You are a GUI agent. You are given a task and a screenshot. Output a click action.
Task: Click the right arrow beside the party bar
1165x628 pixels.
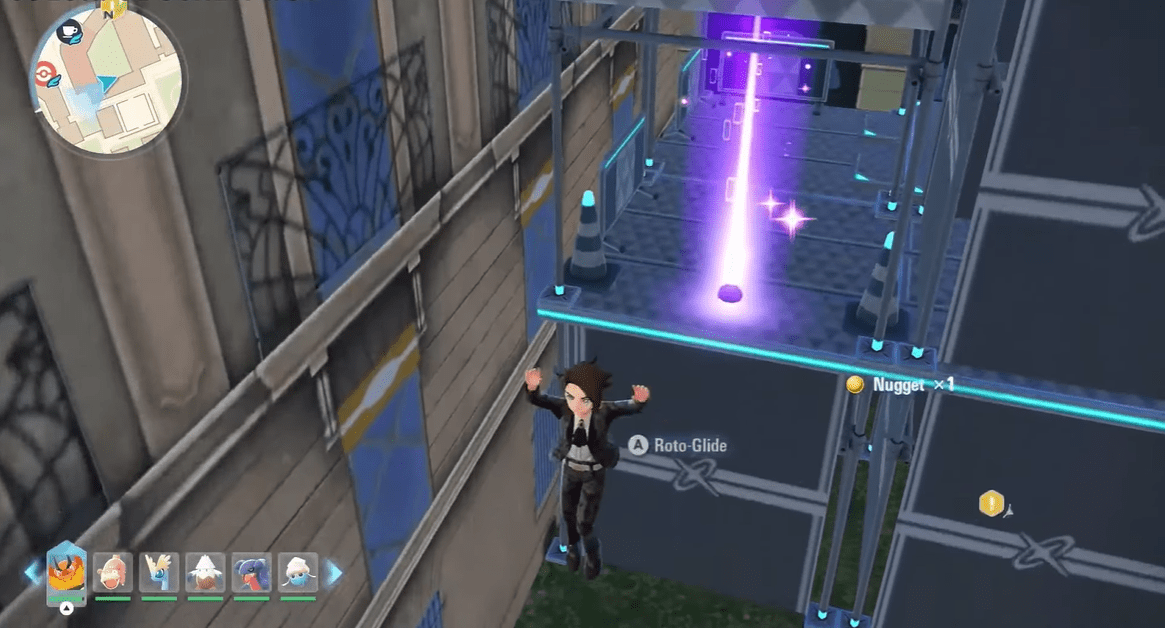pos(335,573)
